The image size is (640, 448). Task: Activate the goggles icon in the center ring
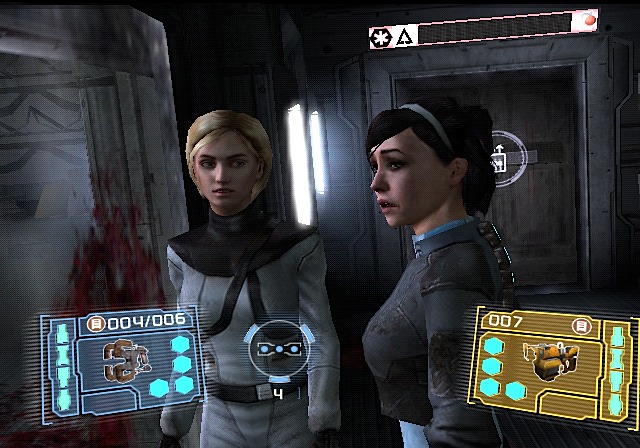point(275,349)
